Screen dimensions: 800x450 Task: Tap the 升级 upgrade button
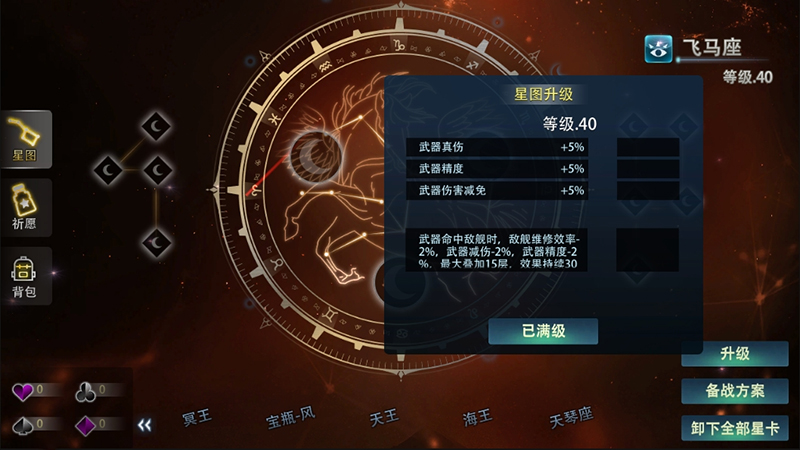click(x=735, y=354)
